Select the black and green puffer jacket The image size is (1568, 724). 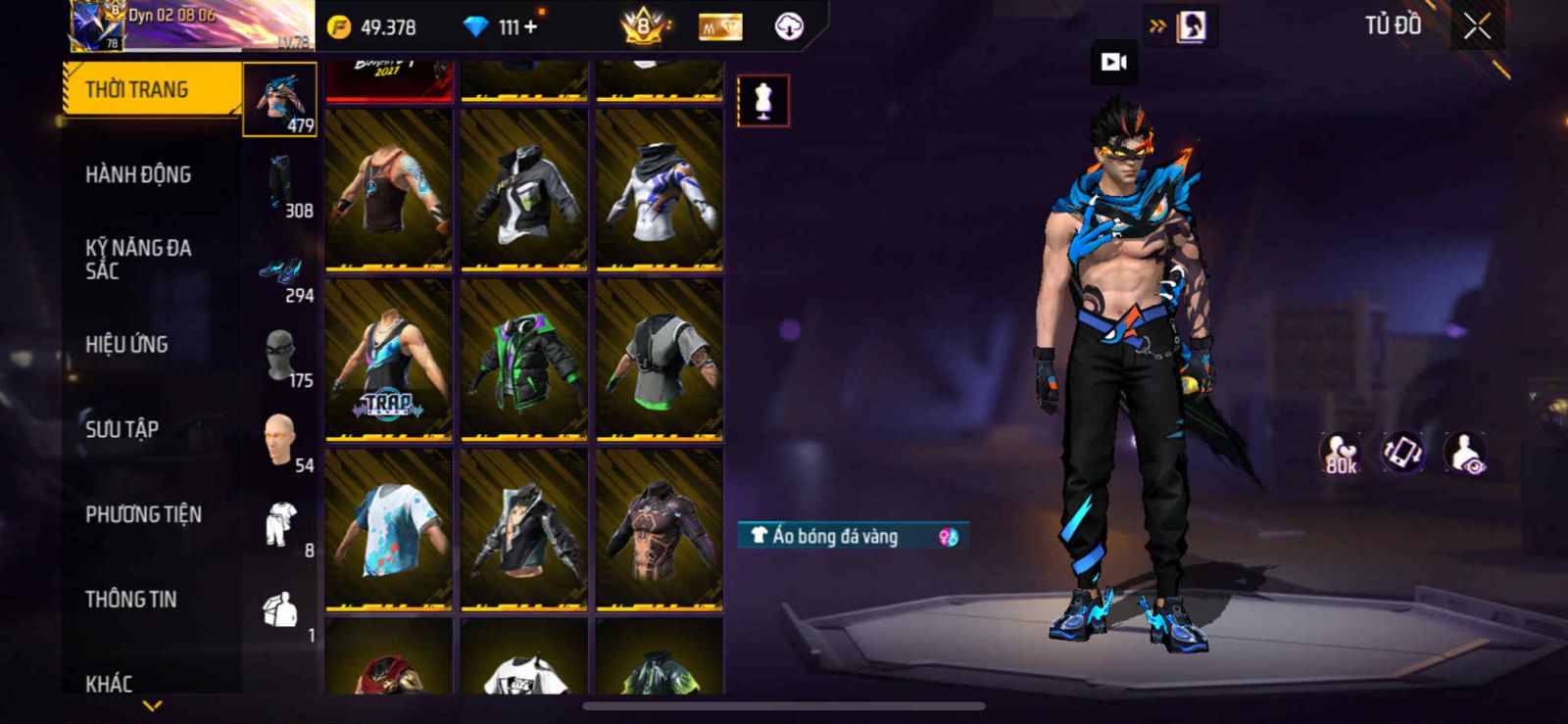[x=524, y=360]
